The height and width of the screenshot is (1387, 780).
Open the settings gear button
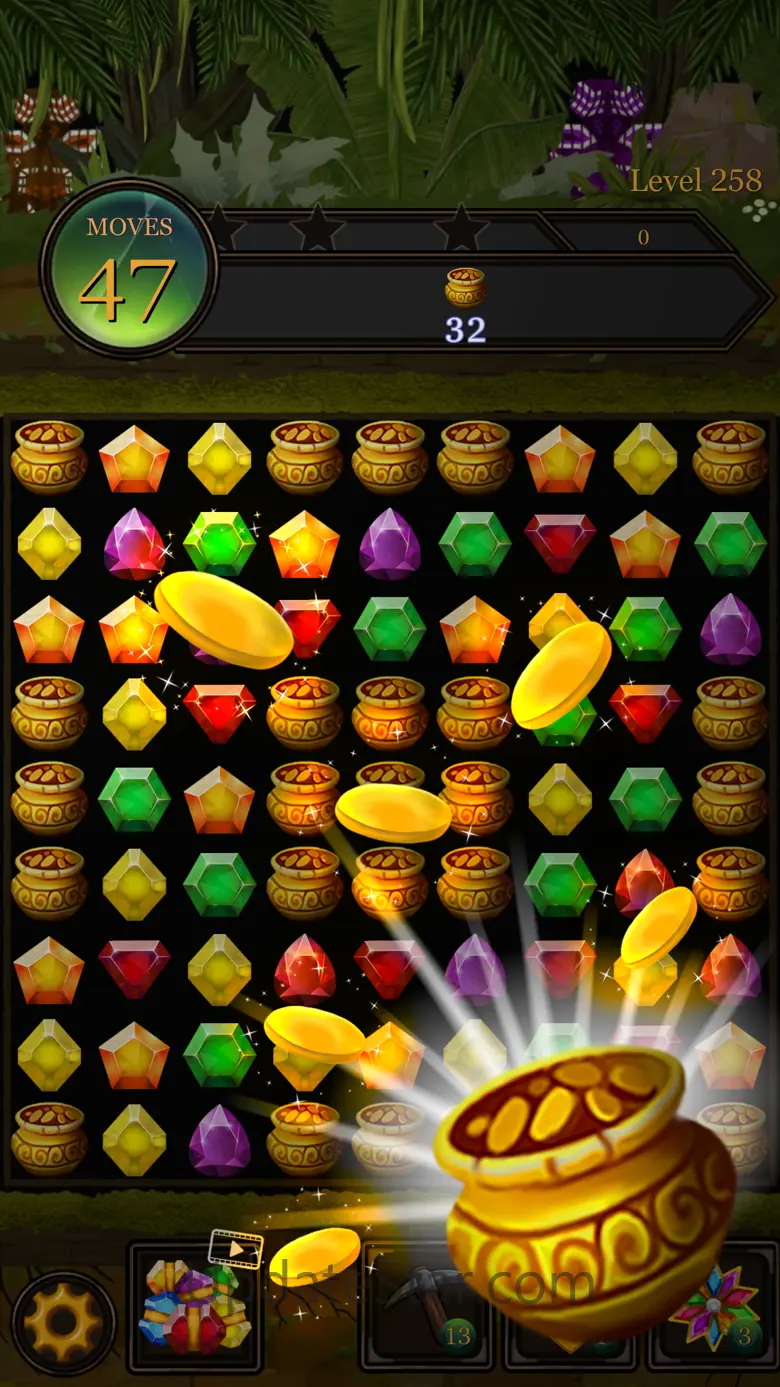click(63, 1320)
